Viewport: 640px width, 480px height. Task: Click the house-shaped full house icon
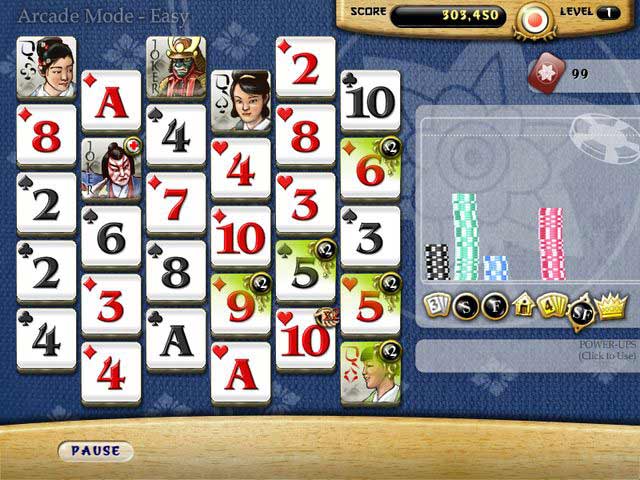521,306
